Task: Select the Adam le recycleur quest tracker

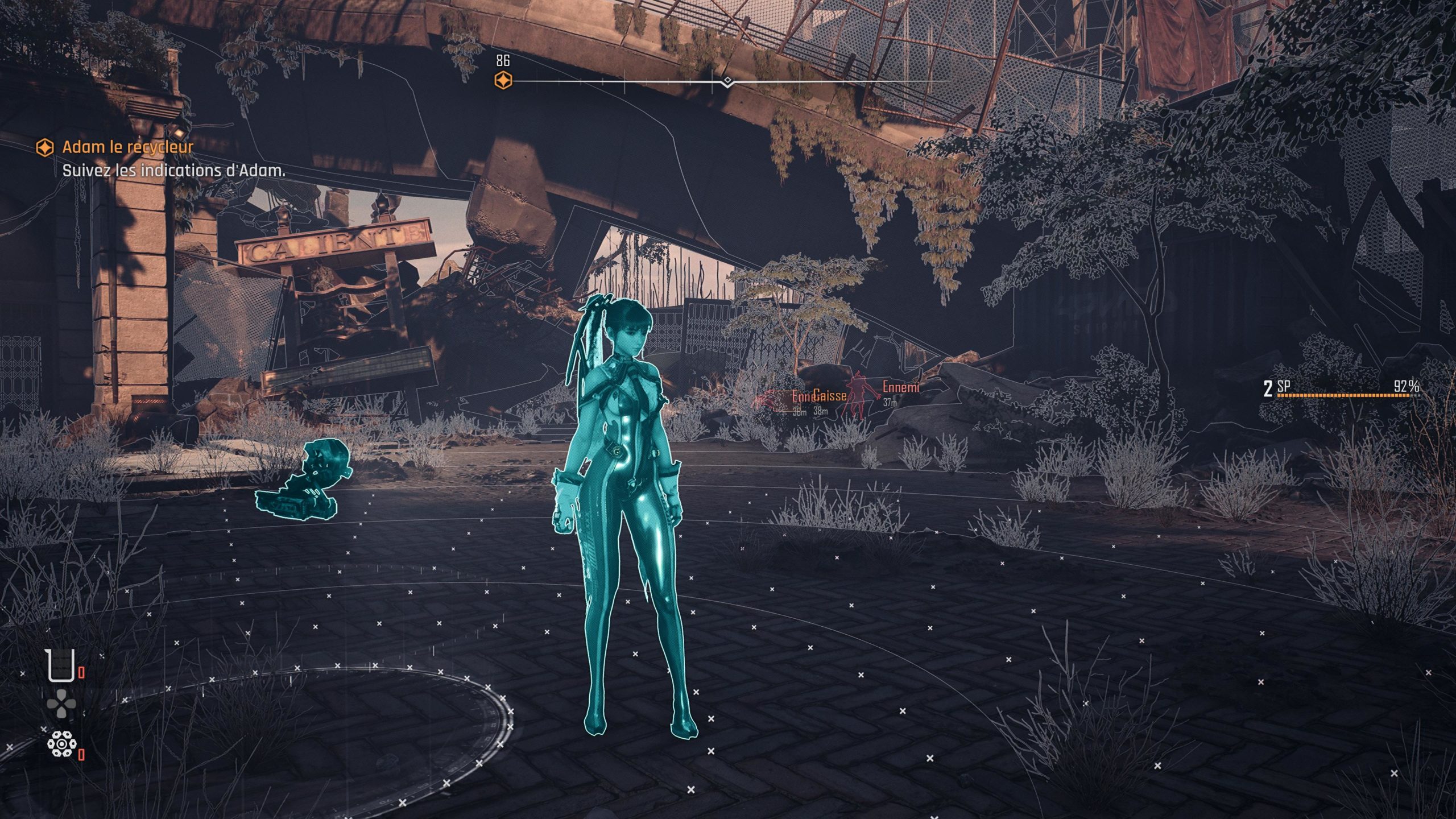Action: coord(127,147)
